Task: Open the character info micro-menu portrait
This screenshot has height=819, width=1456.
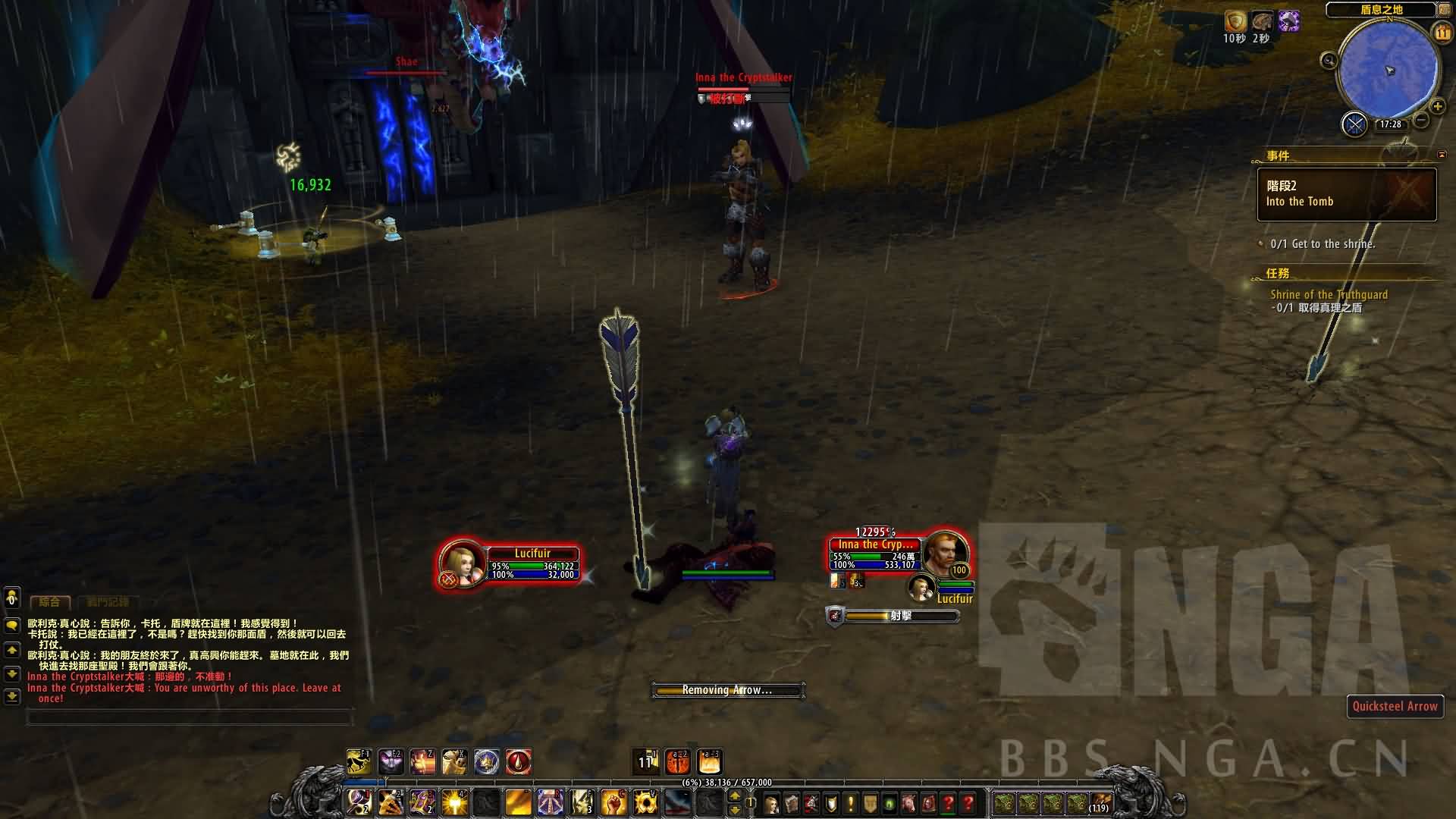Action: 772,803
